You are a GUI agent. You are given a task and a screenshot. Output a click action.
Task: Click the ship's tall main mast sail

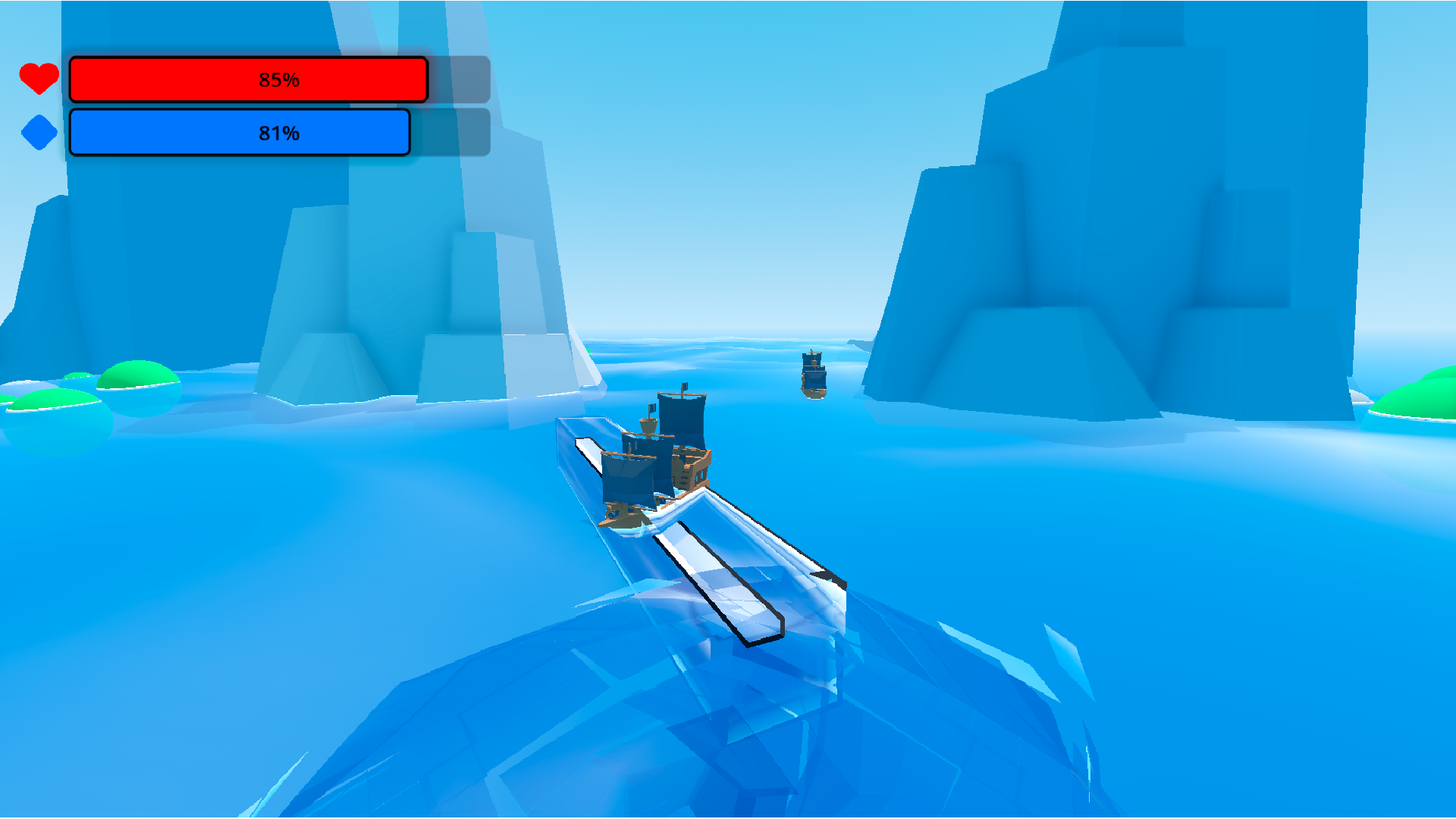[x=682, y=421]
